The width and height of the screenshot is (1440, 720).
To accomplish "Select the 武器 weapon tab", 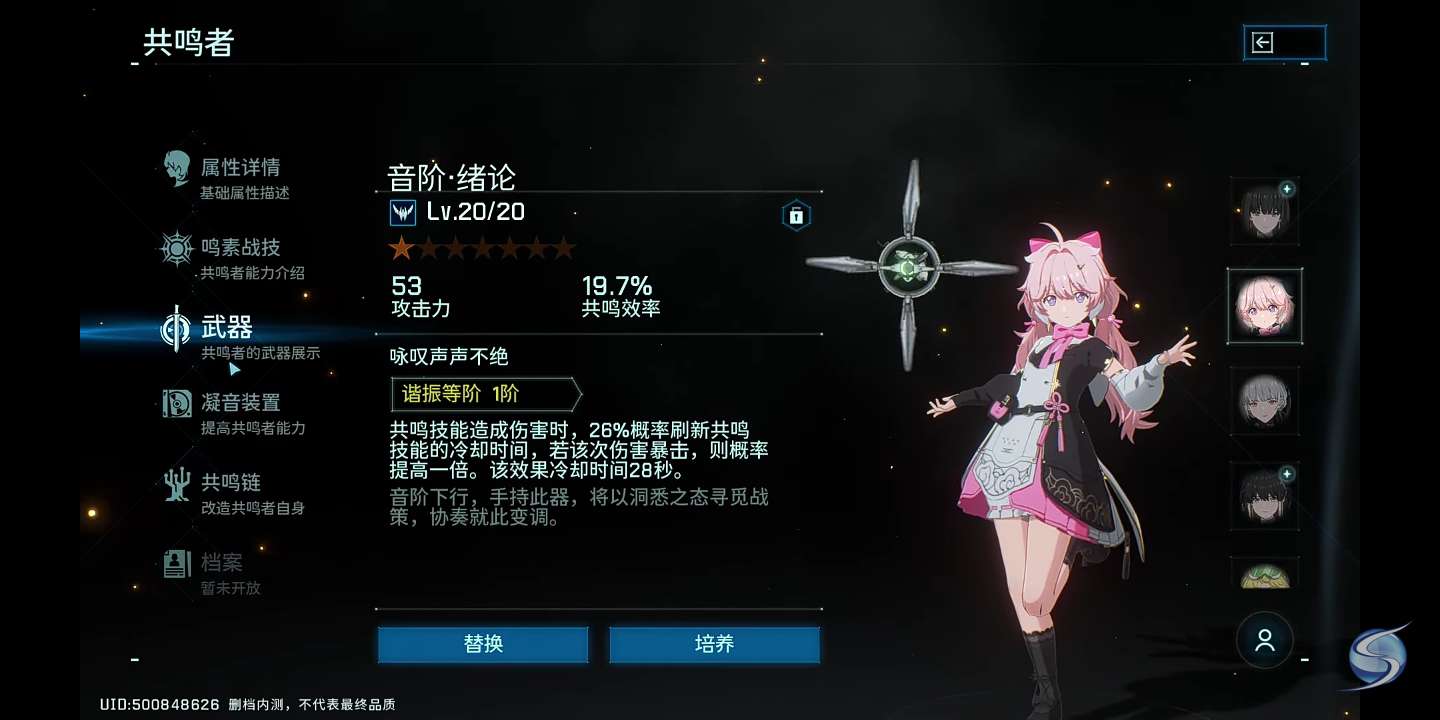I will pos(228,336).
